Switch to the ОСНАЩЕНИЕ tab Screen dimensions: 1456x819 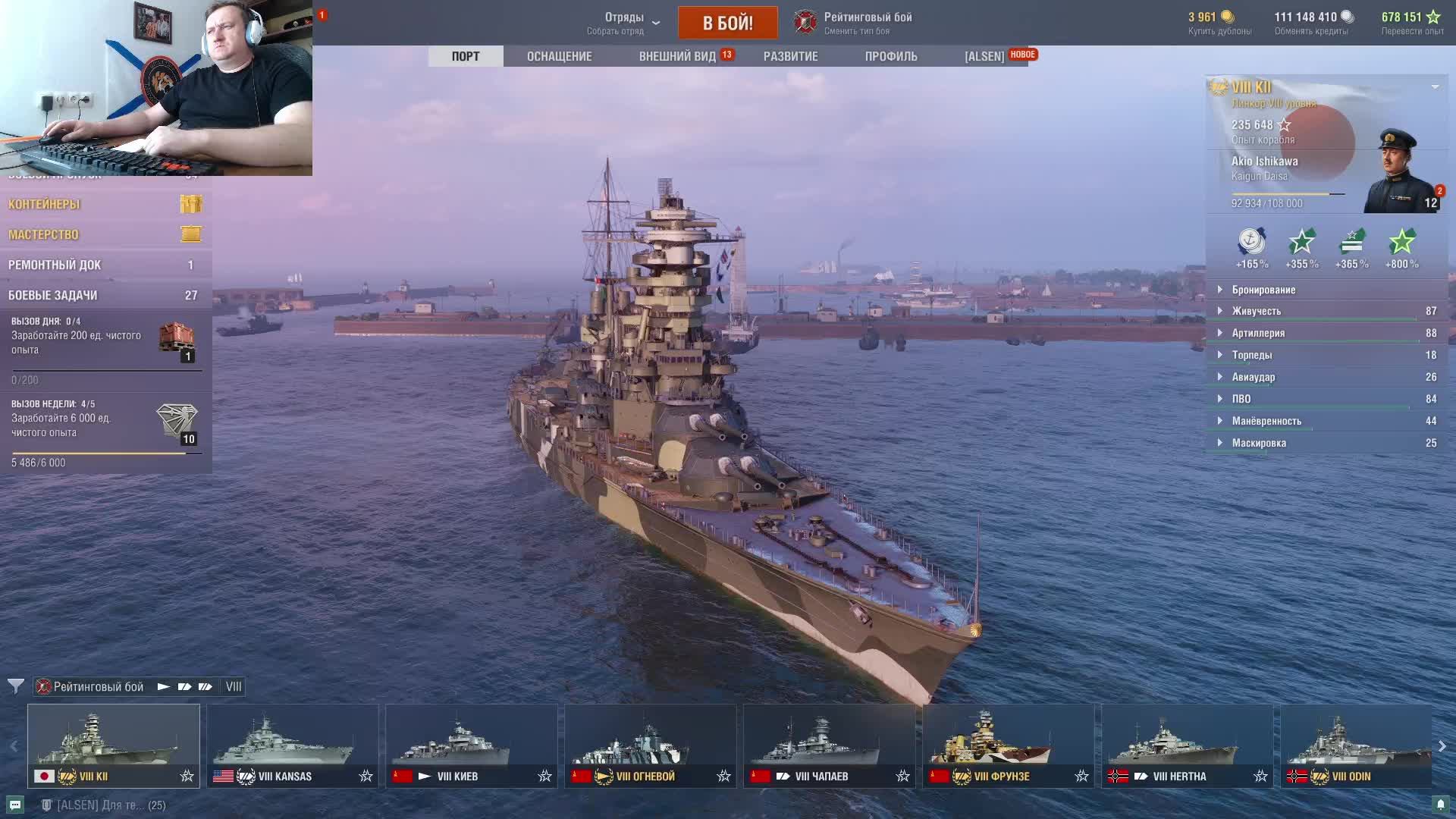tap(559, 56)
